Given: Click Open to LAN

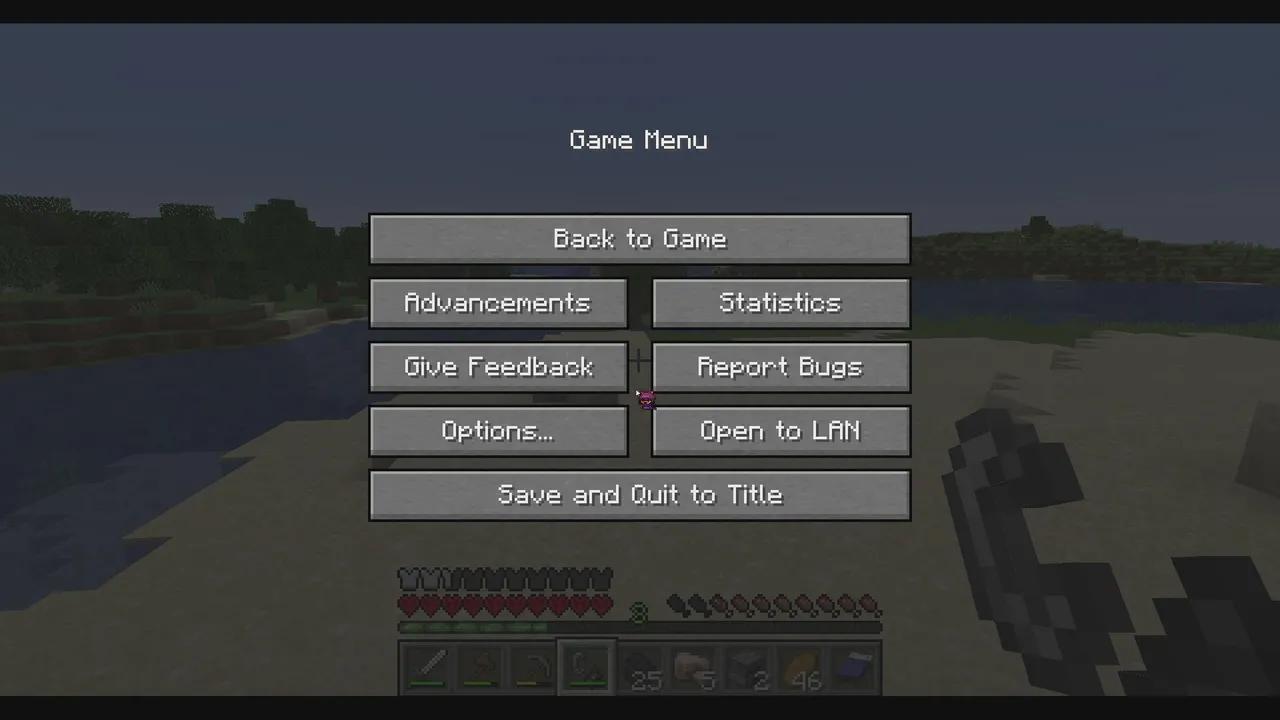Looking at the screenshot, I should click(x=780, y=431).
